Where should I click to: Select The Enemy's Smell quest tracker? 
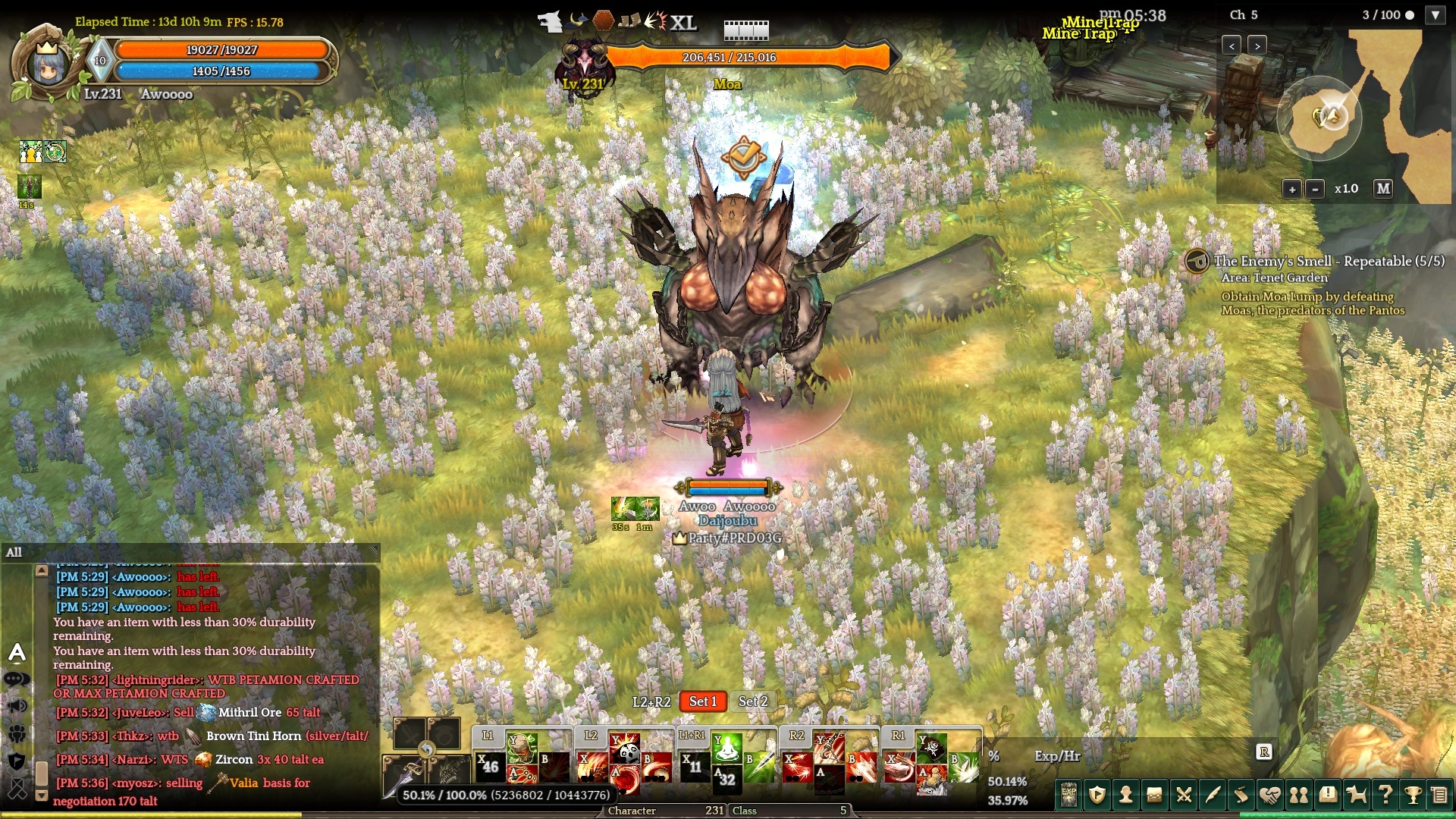[x=1329, y=261]
